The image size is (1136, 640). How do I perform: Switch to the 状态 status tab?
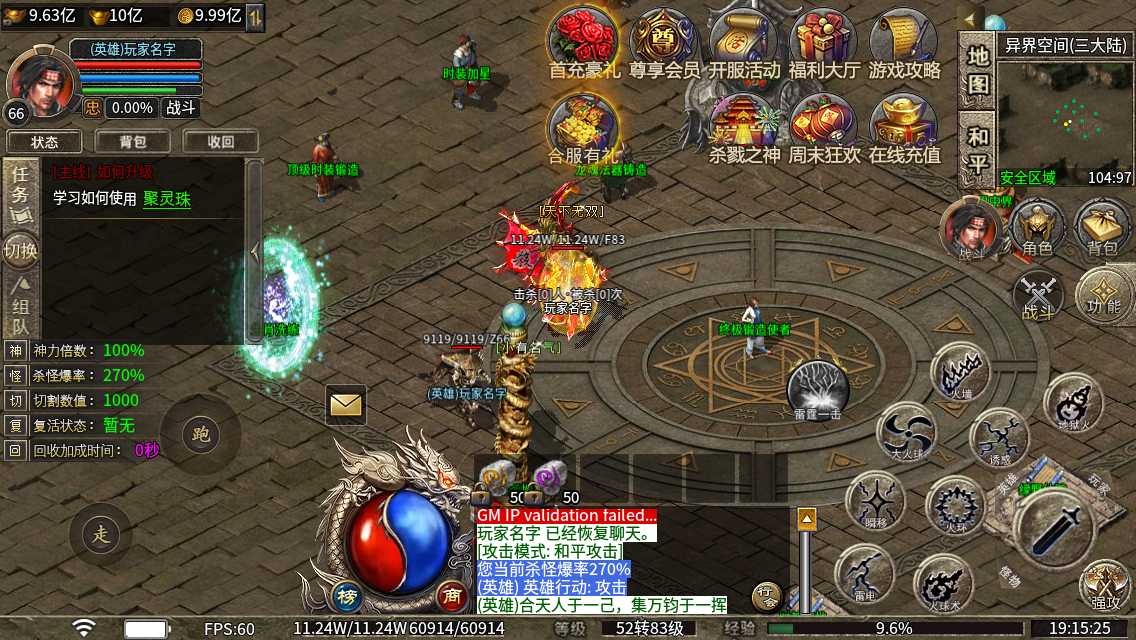click(x=45, y=142)
